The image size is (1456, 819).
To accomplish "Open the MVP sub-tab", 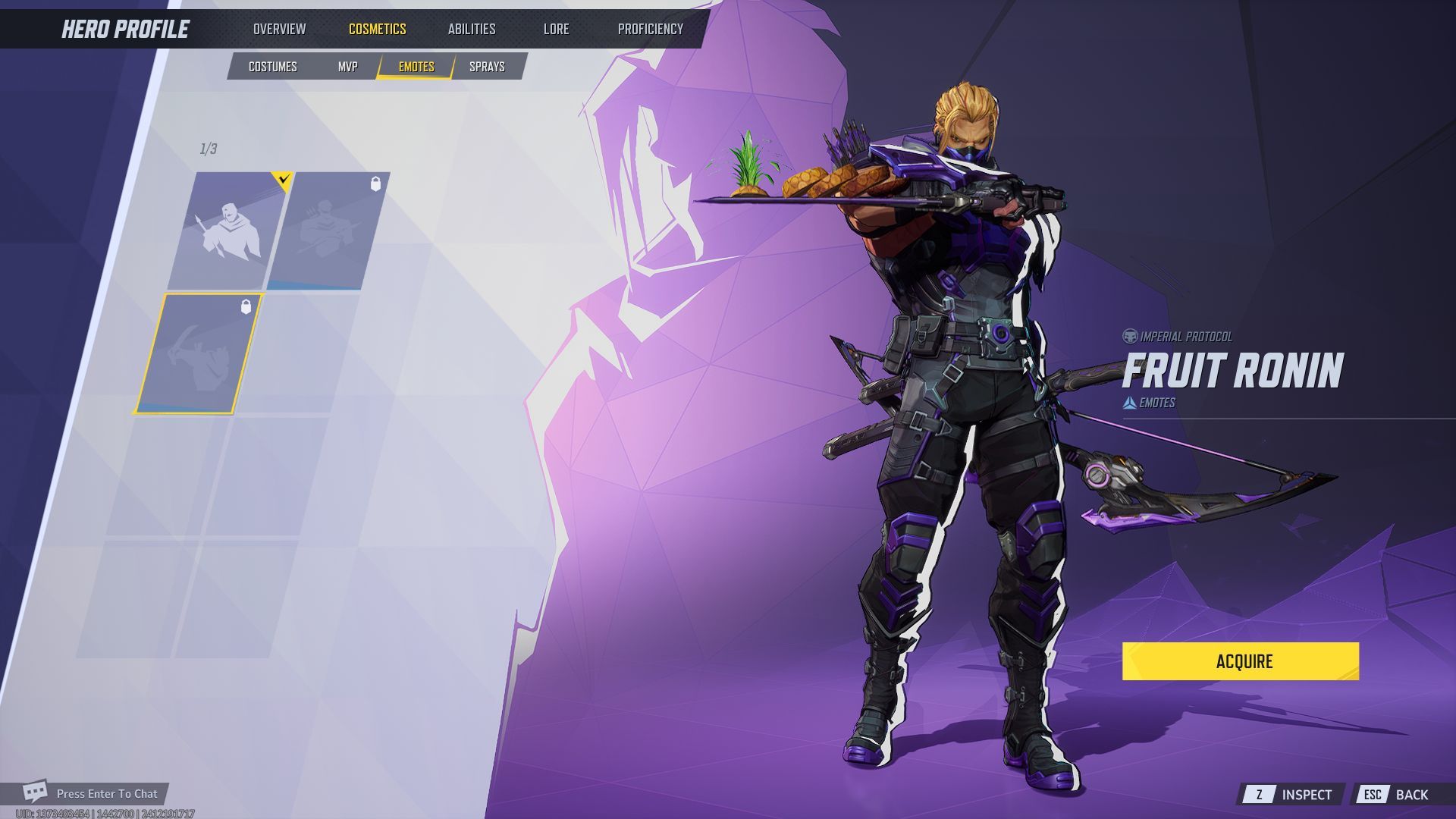I will click(347, 66).
